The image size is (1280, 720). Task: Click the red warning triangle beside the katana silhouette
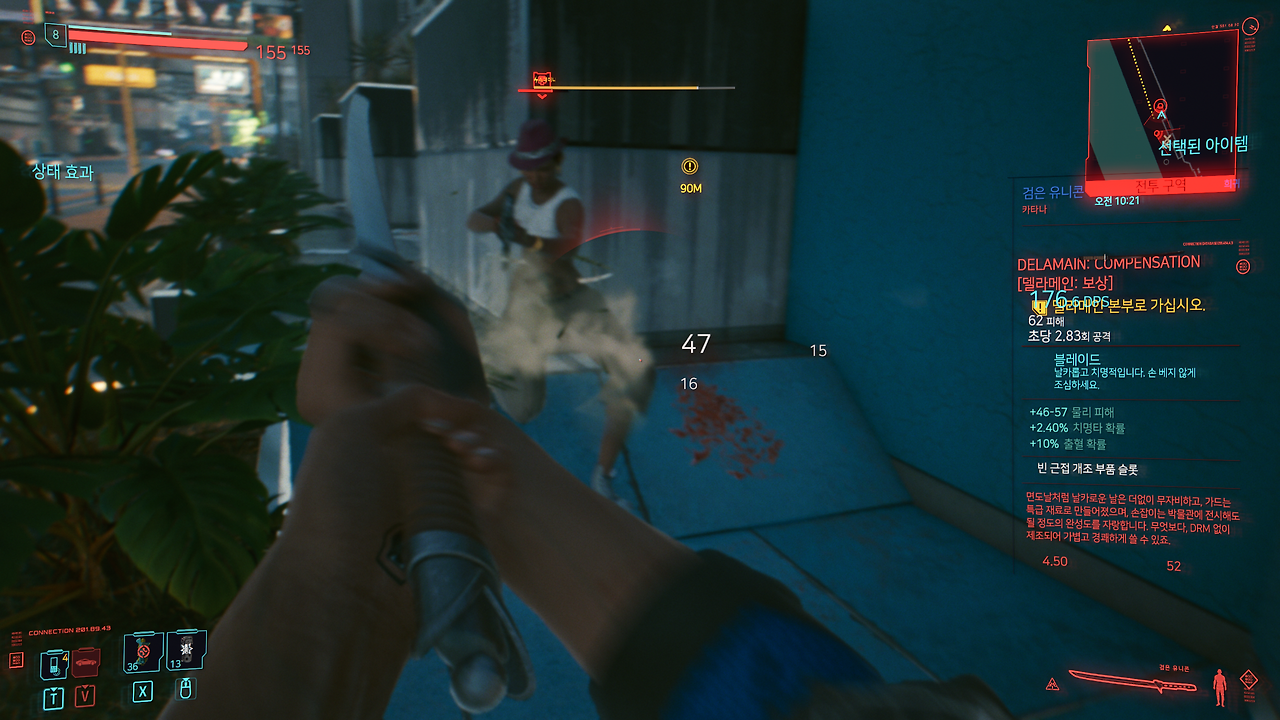(1052, 685)
